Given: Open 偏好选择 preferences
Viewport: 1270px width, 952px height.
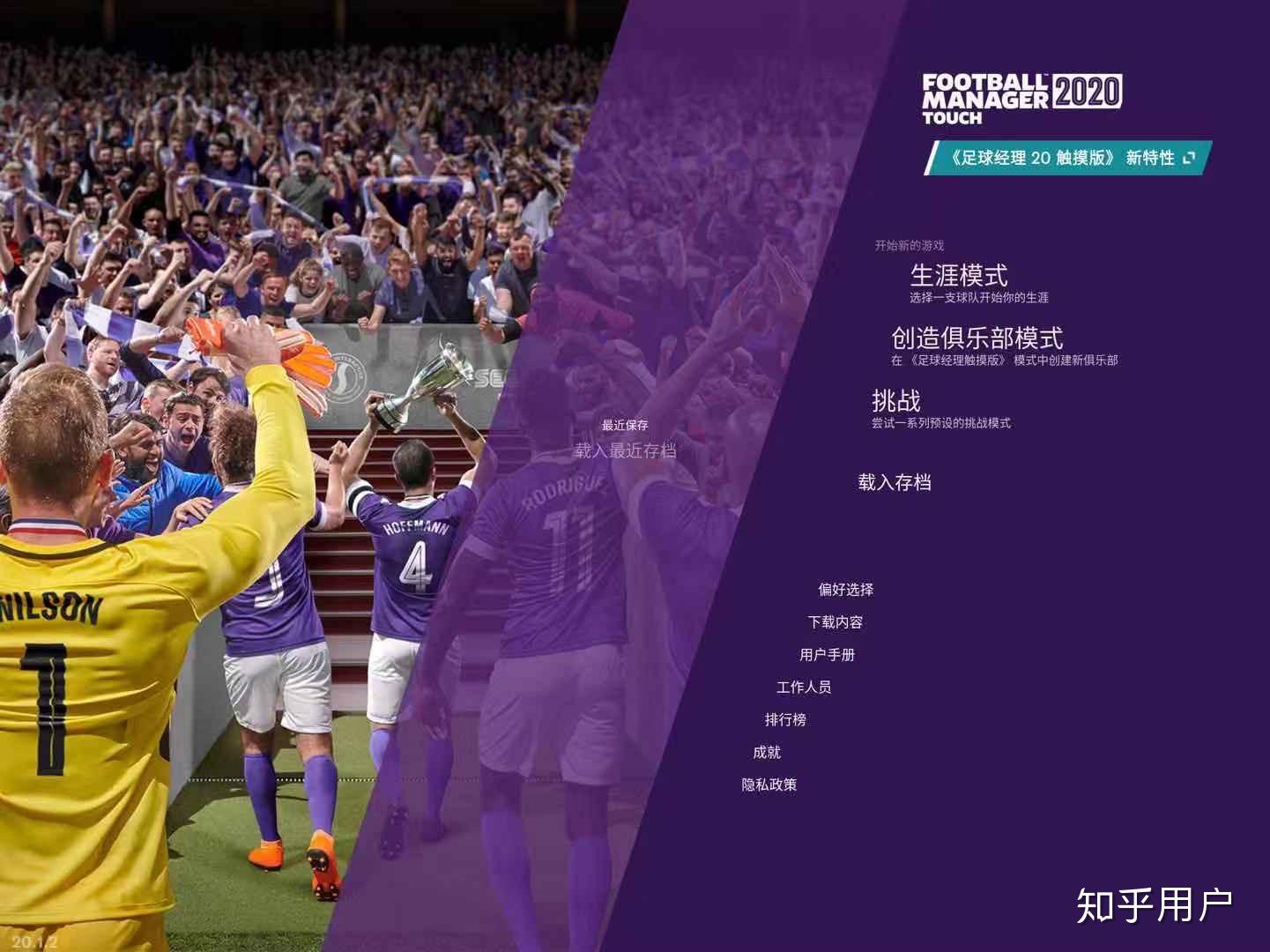Looking at the screenshot, I should [x=846, y=590].
